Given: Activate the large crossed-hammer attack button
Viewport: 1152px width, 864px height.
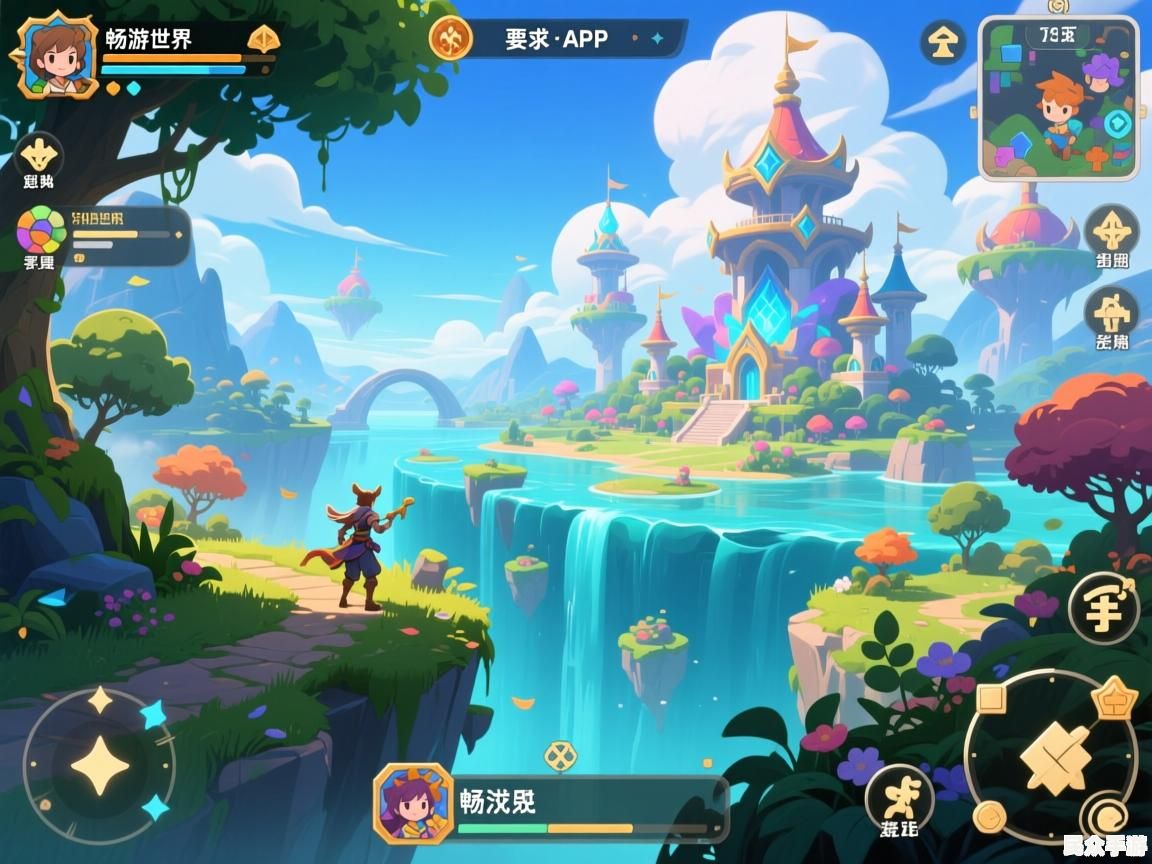Looking at the screenshot, I should (1055, 757).
